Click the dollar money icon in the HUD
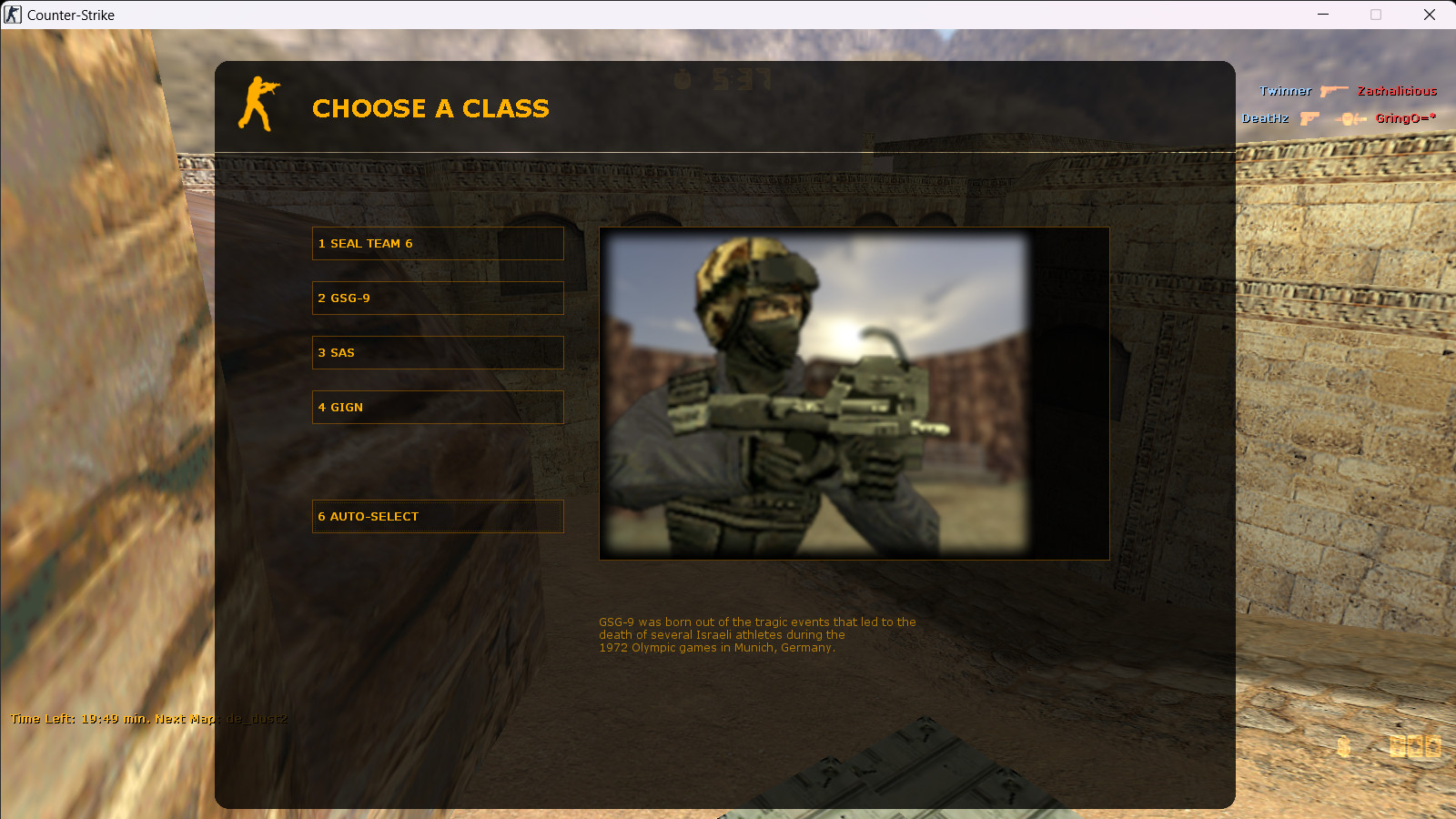The image size is (1456, 819). [x=1343, y=746]
